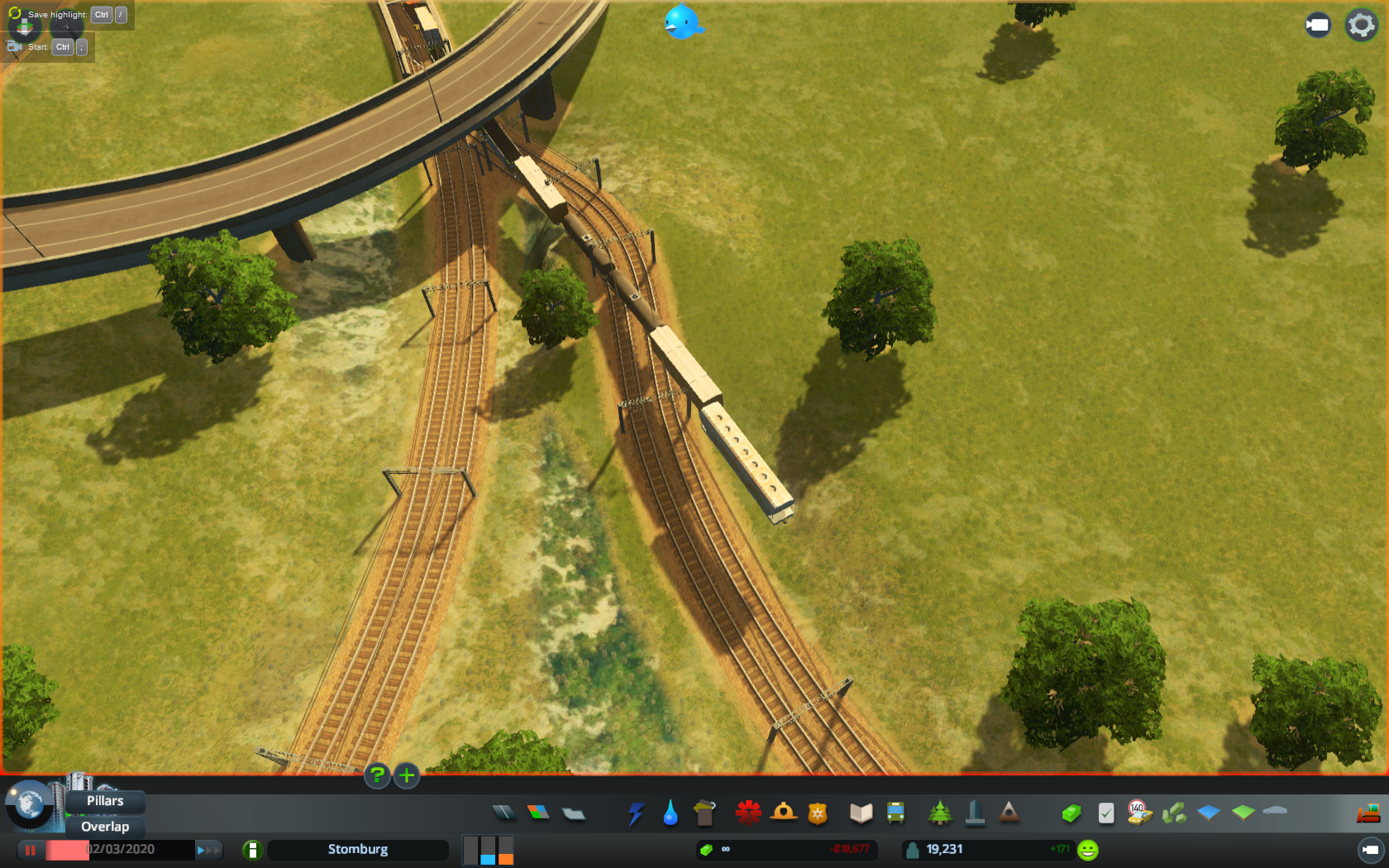
Task: Open the Public Transport bus menu
Action: pos(895,813)
